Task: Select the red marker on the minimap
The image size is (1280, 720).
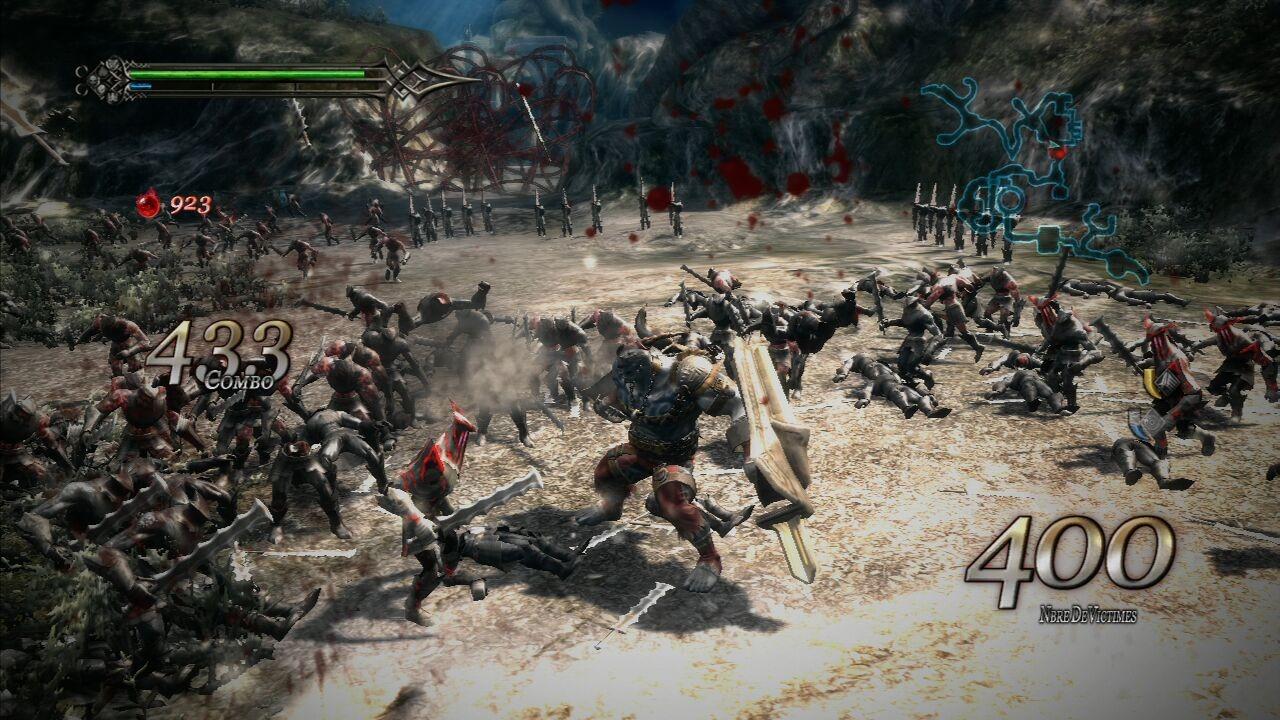Action: pyautogui.click(x=1057, y=152)
